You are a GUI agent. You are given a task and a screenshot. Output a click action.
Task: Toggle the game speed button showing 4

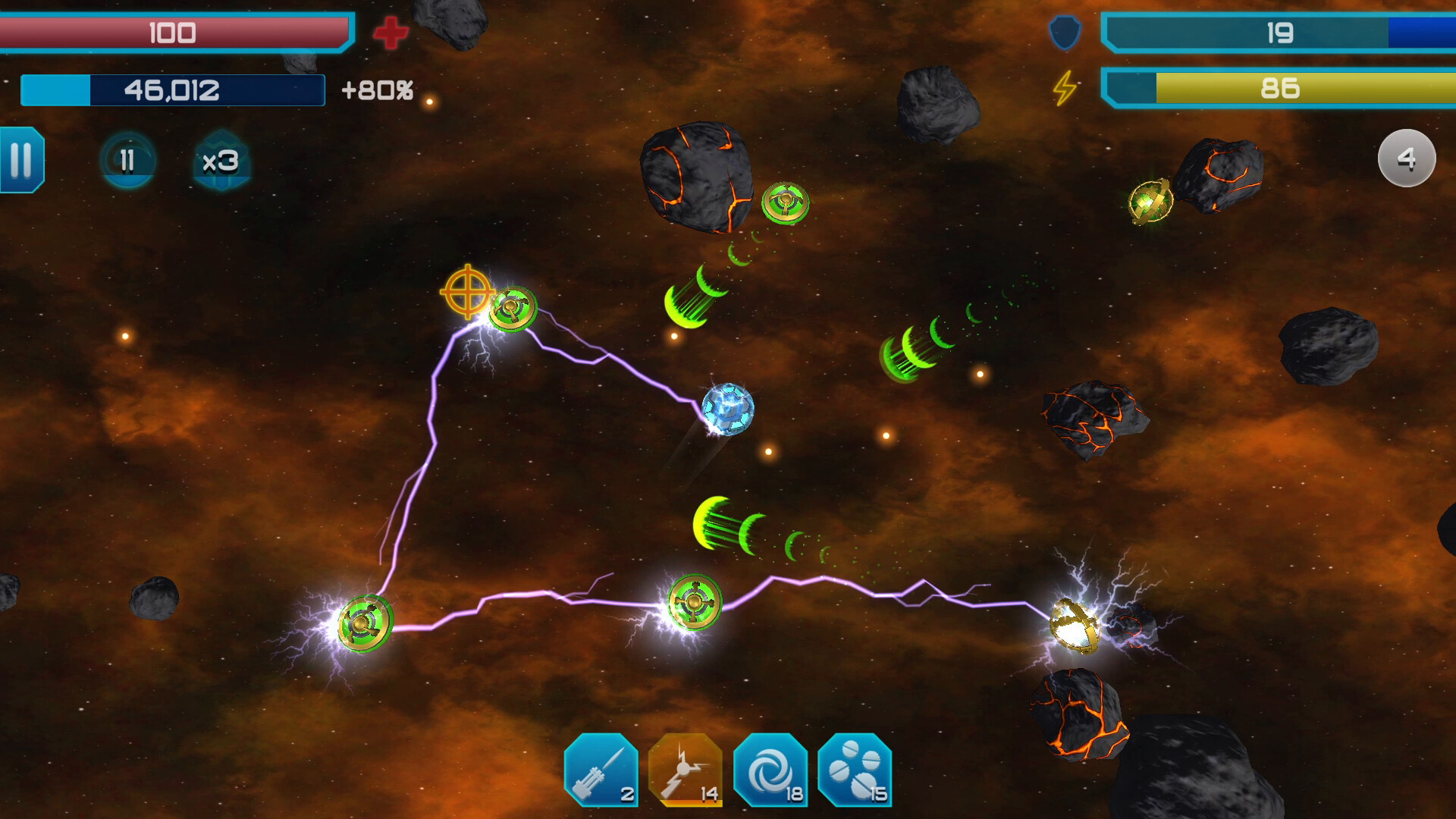click(x=1407, y=158)
